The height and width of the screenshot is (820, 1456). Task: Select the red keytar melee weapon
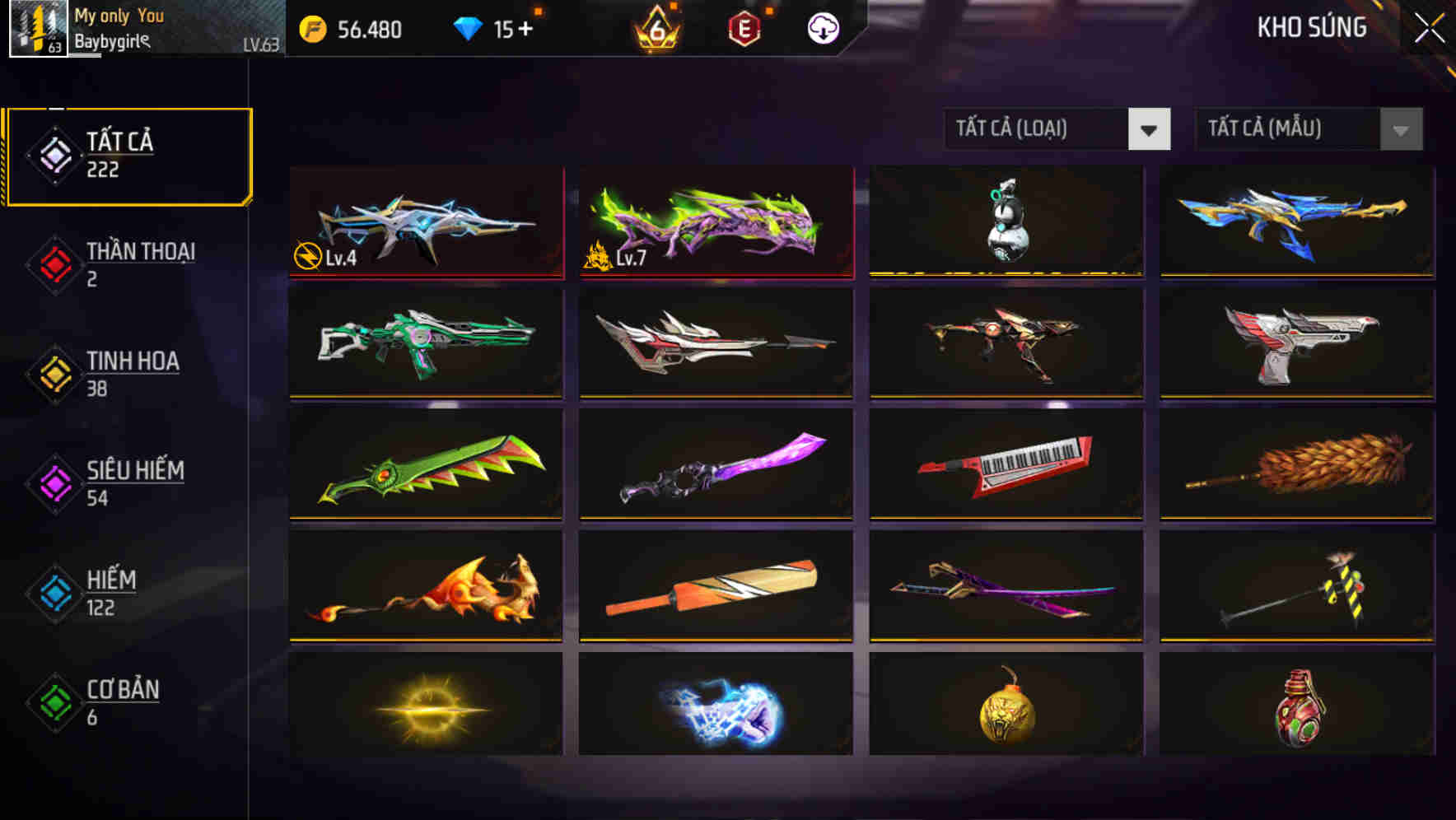(1006, 465)
